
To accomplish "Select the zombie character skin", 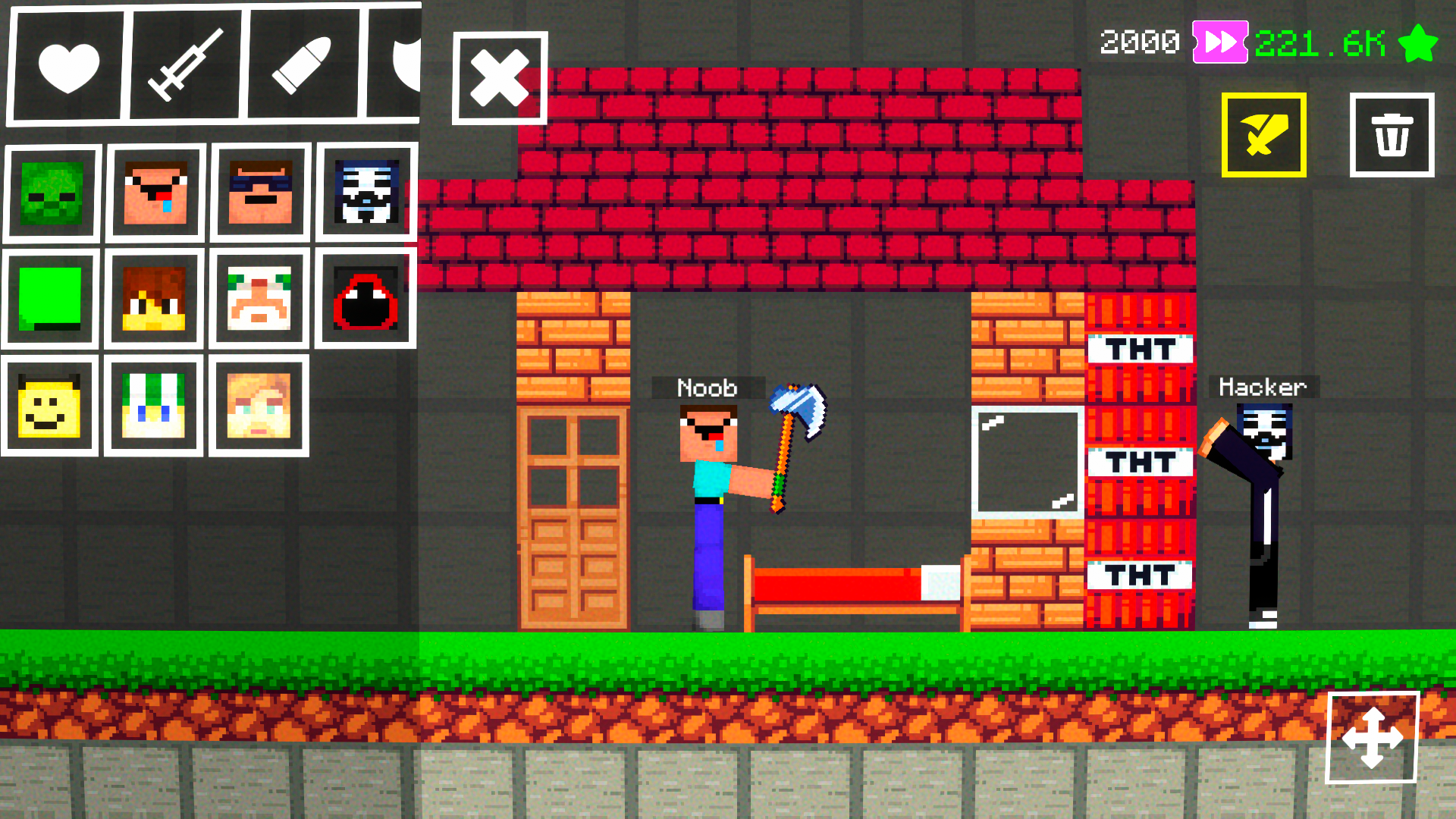I will coord(50,191).
